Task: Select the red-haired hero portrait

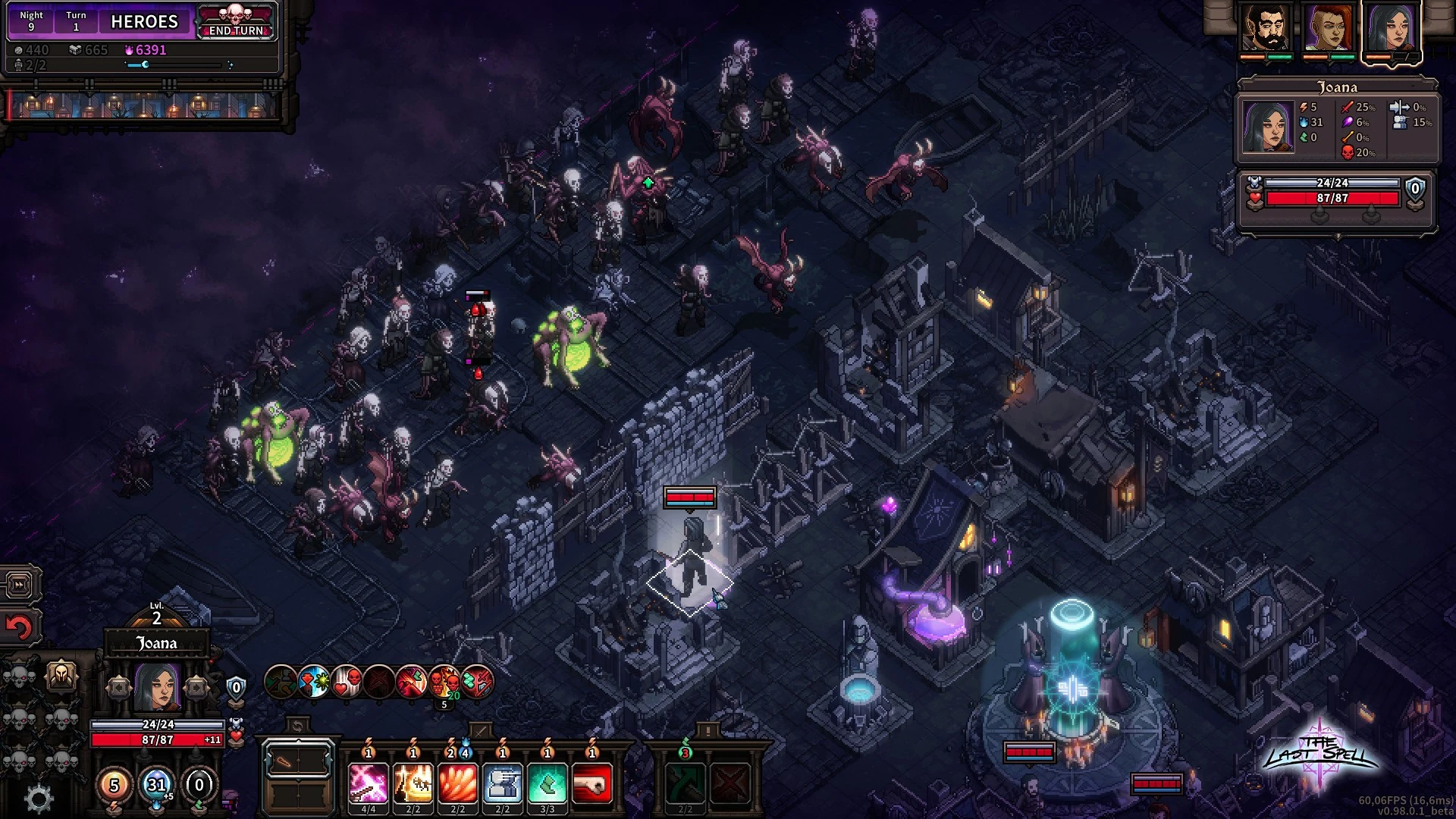Action: [1329, 28]
